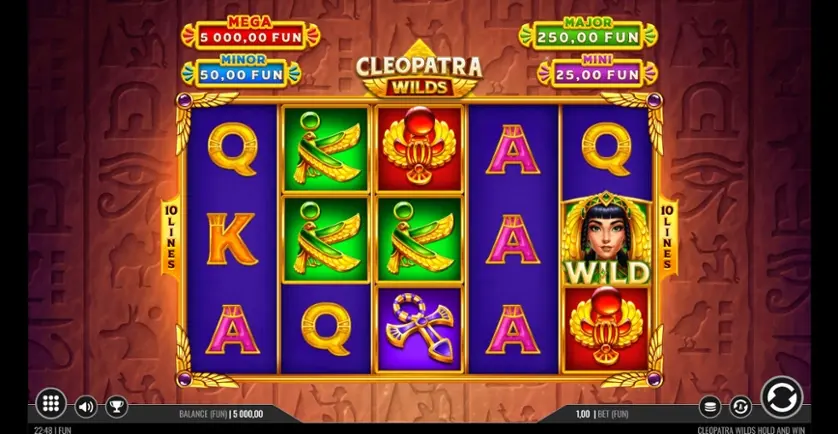Toggle the sound speaker icon
838x434 pixels.
point(86,406)
